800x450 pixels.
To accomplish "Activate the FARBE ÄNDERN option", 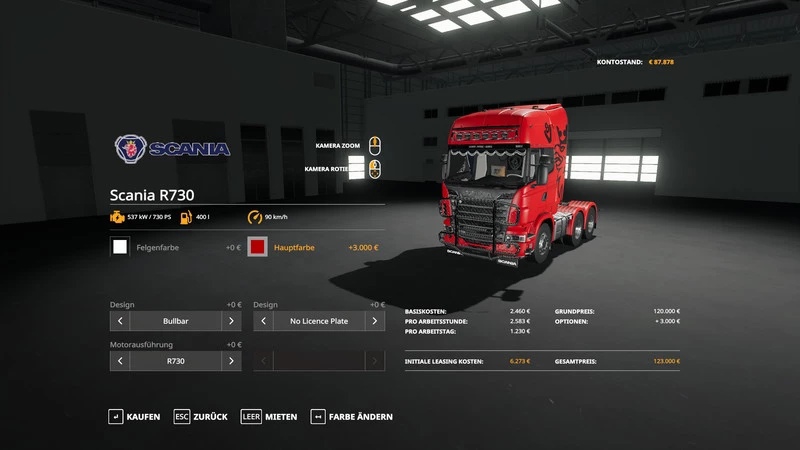I will point(351,416).
